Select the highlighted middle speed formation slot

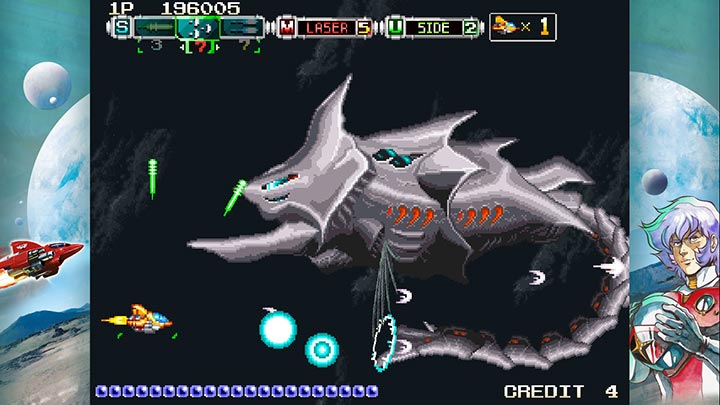pos(198,27)
